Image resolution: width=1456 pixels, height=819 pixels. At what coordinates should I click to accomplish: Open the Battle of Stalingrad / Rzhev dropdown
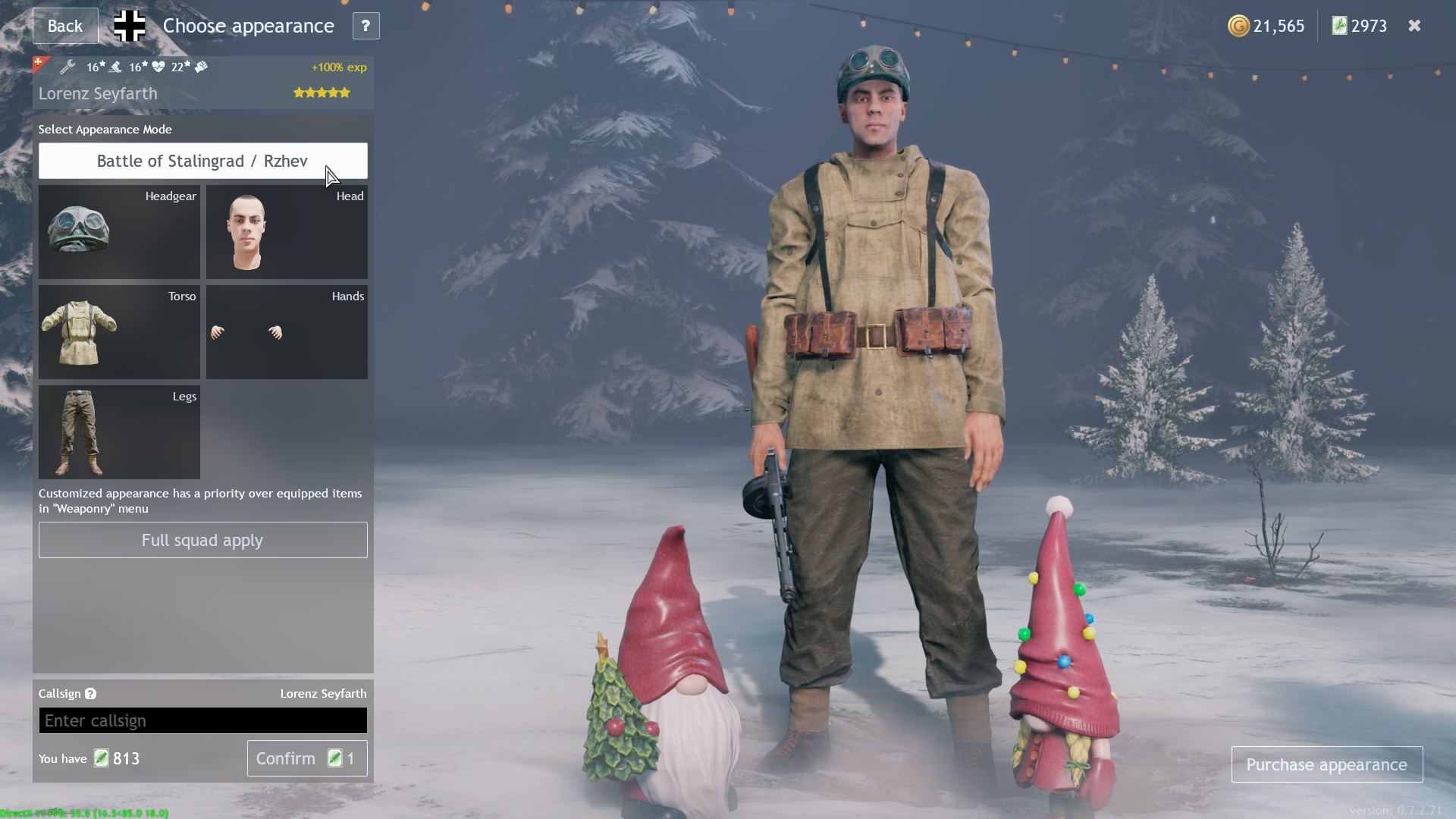point(202,161)
